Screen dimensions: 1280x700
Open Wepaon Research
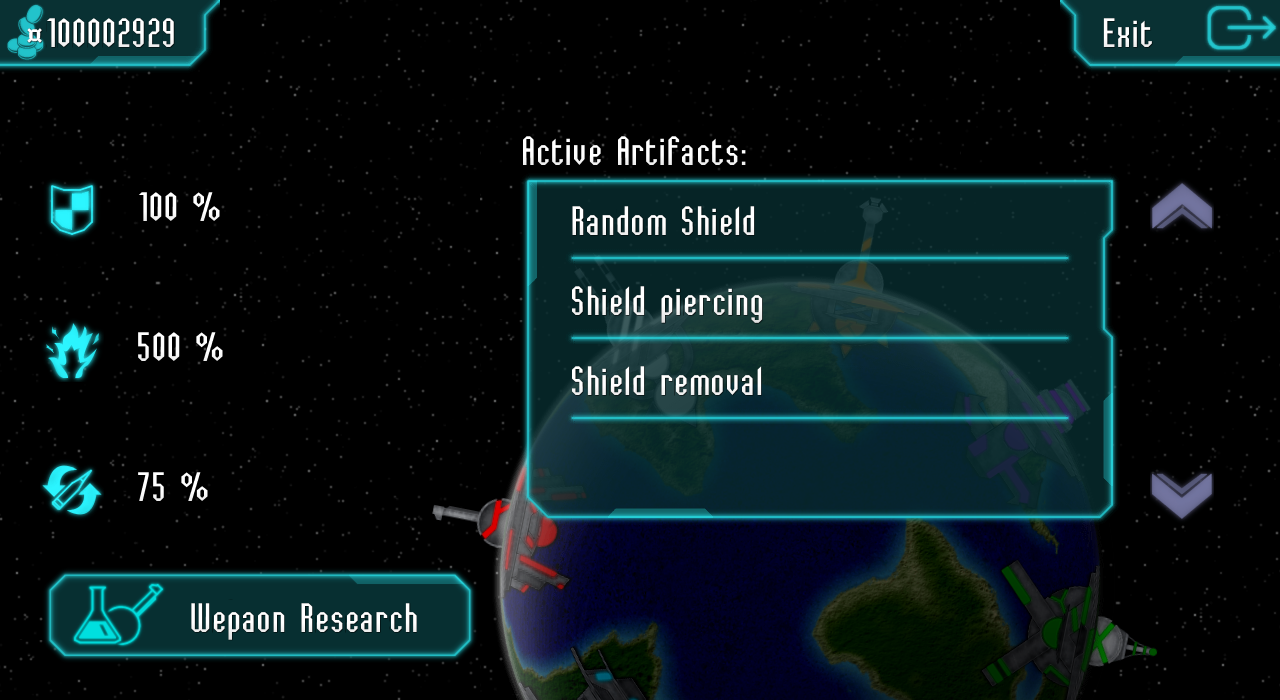[x=260, y=616]
